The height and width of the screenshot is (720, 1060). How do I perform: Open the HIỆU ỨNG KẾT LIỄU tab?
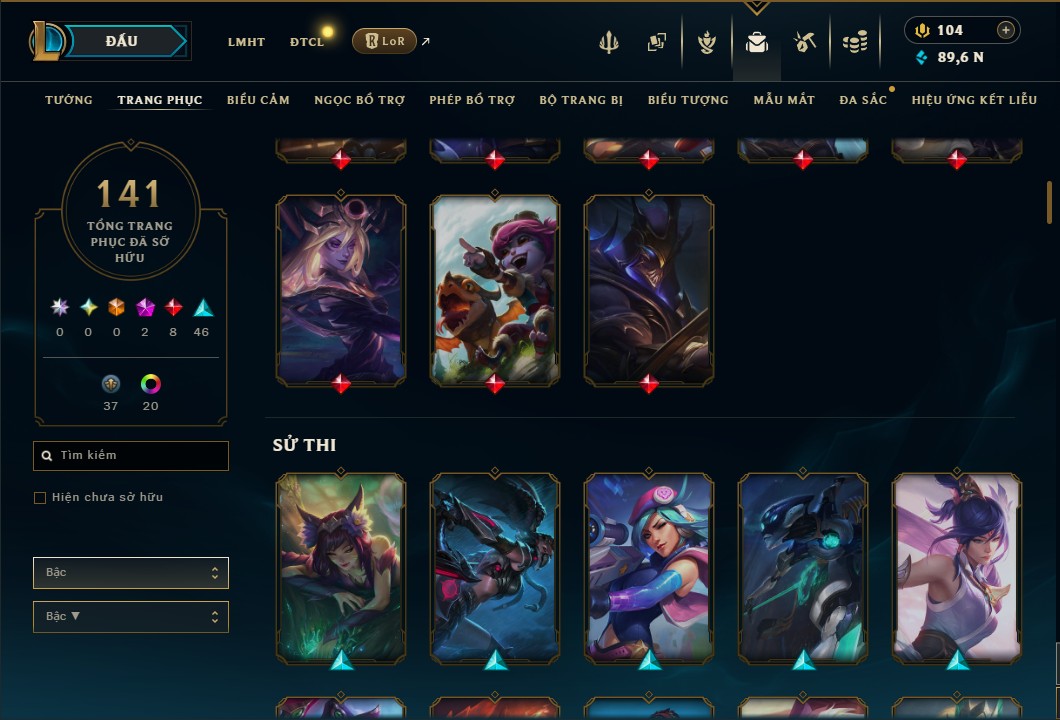coord(974,100)
